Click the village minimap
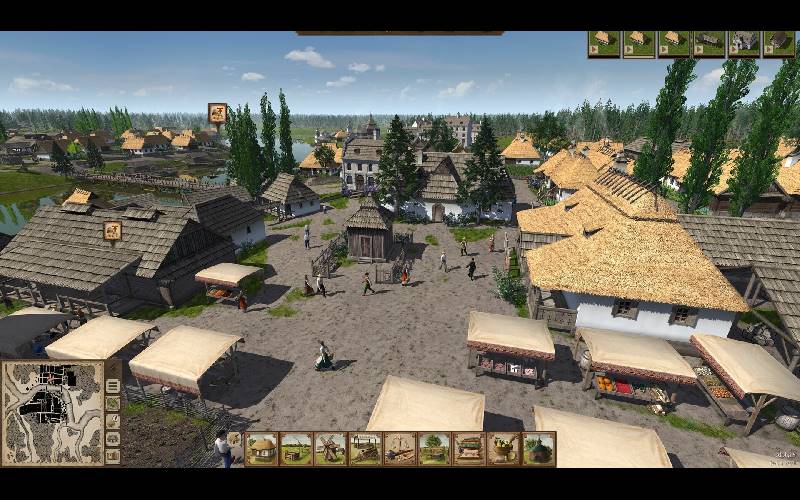800x500 pixels. tap(52, 412)
